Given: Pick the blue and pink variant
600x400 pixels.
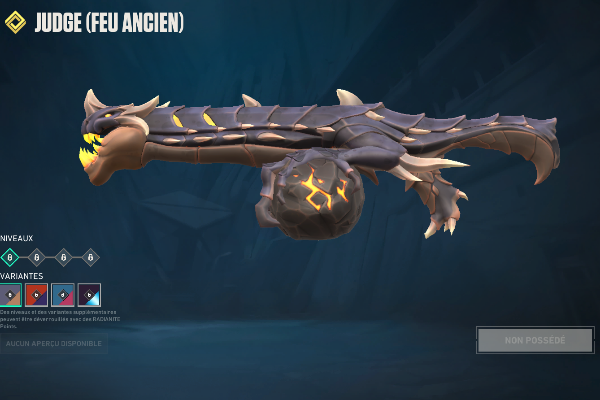Looking at the screenshot, I should (x=63, y=295).
